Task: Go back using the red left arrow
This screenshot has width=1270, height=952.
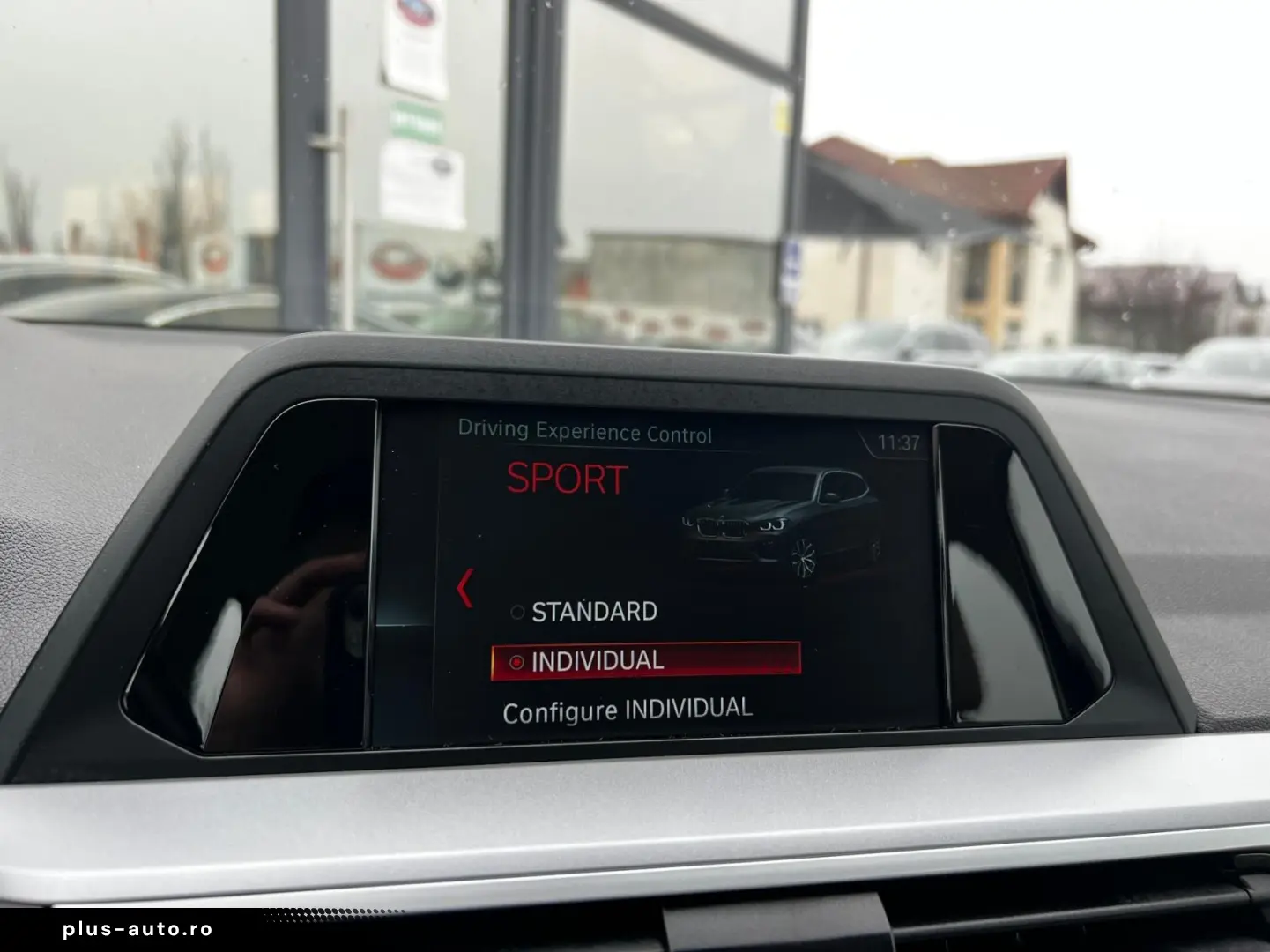Action: pos(465,588)
